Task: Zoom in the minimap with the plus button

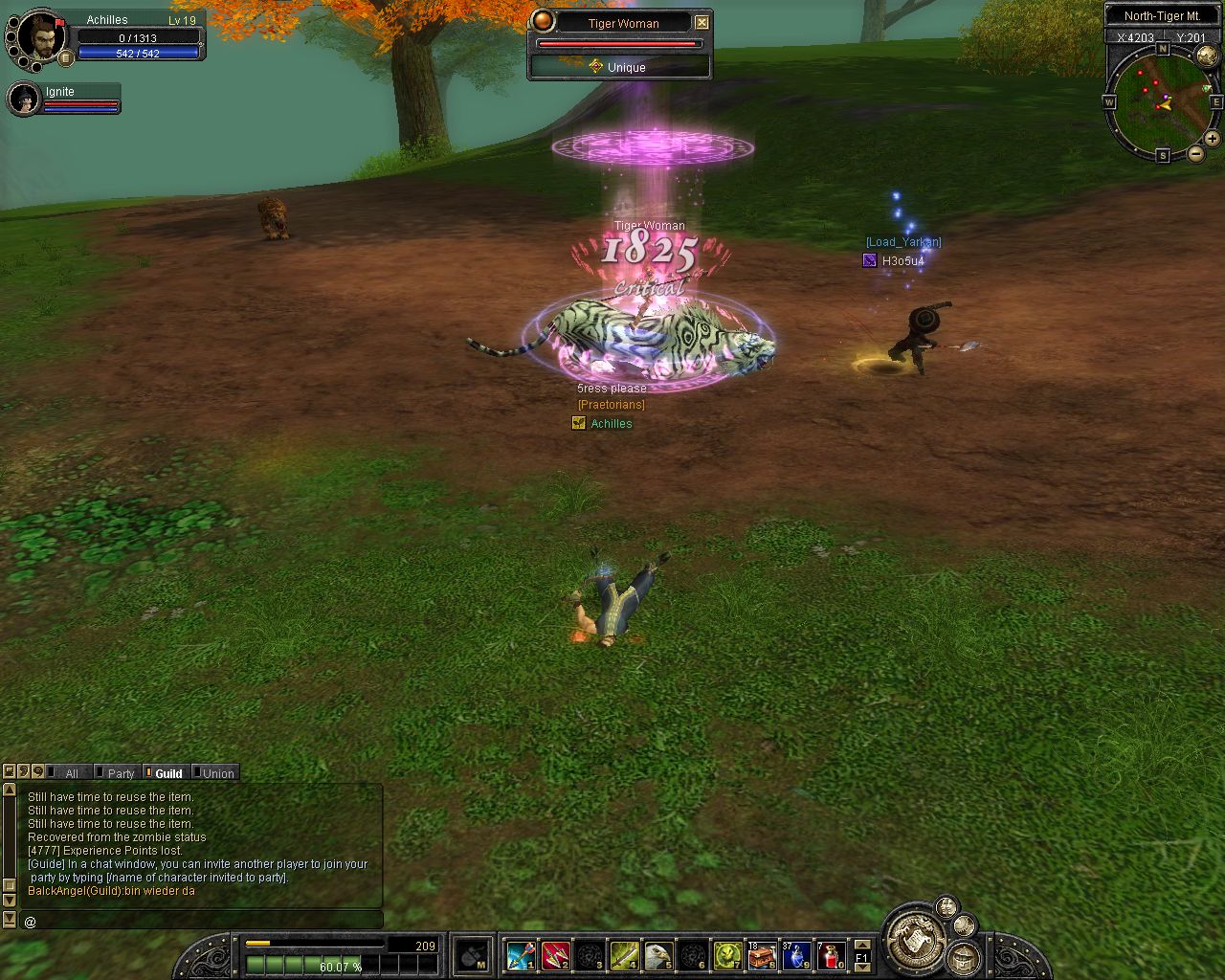Action: 1213,139
